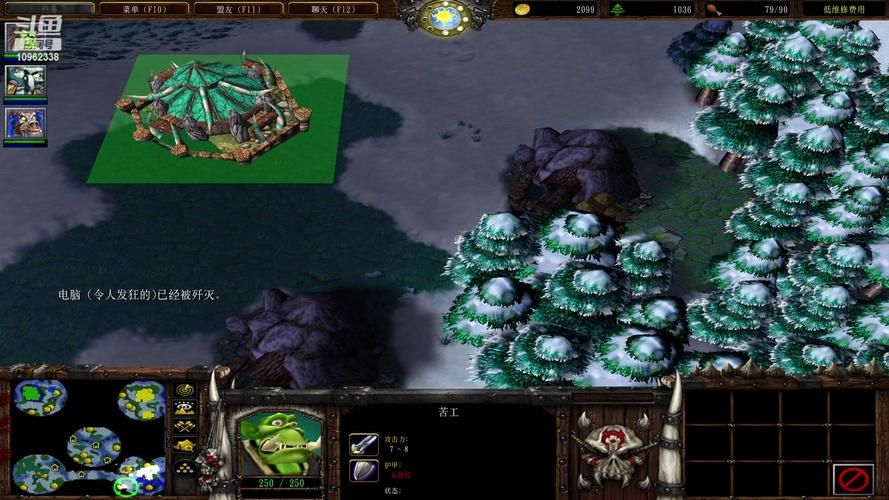Click the sword attack damage icon
Screen dimensions: 889x500
pyautogui.click(x=363, y=443)
